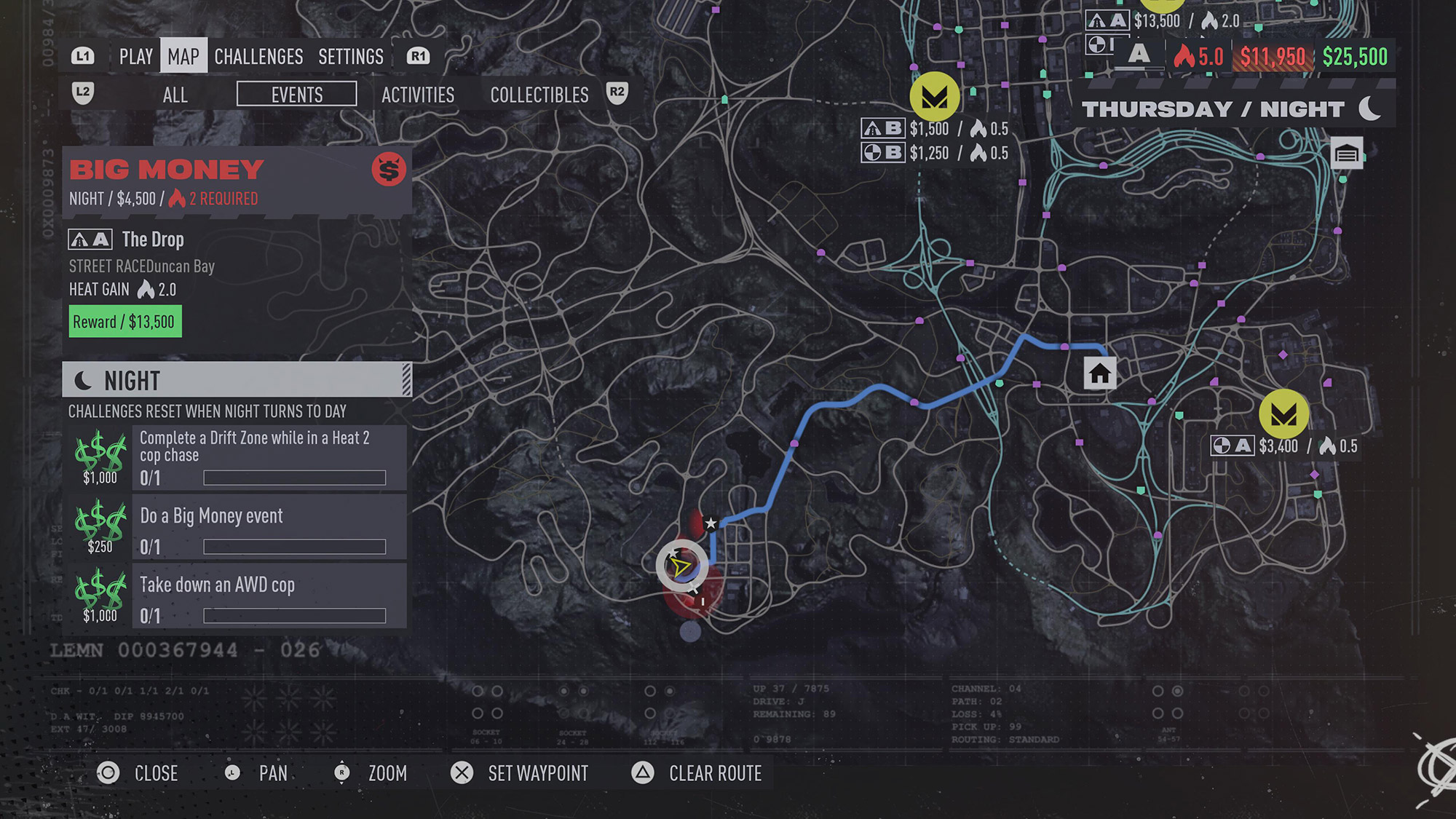
Task: Open the Drift Zone Heat 2 challenge
Action: point(269,457)
